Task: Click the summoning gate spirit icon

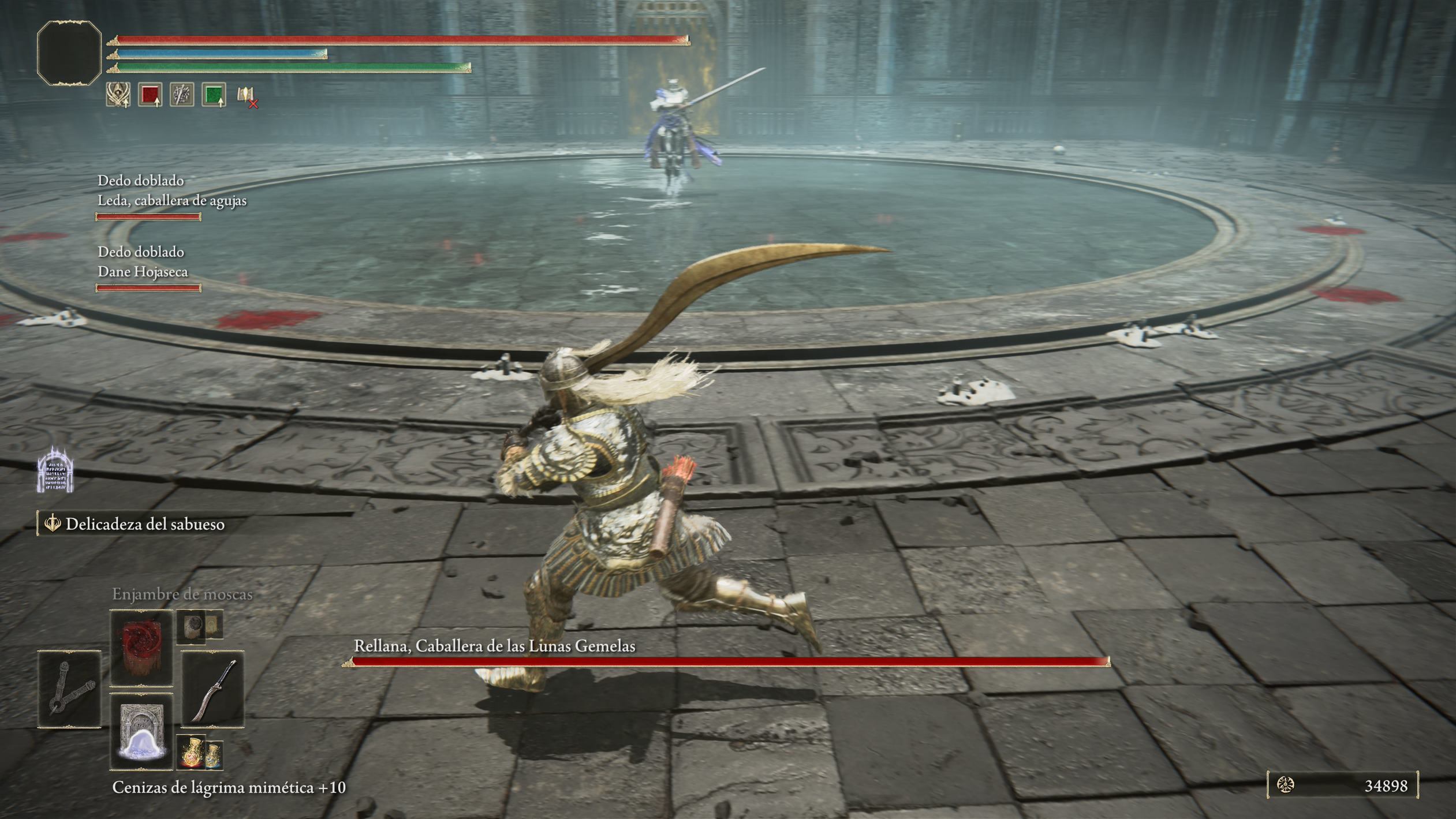Action: (55, 471)
